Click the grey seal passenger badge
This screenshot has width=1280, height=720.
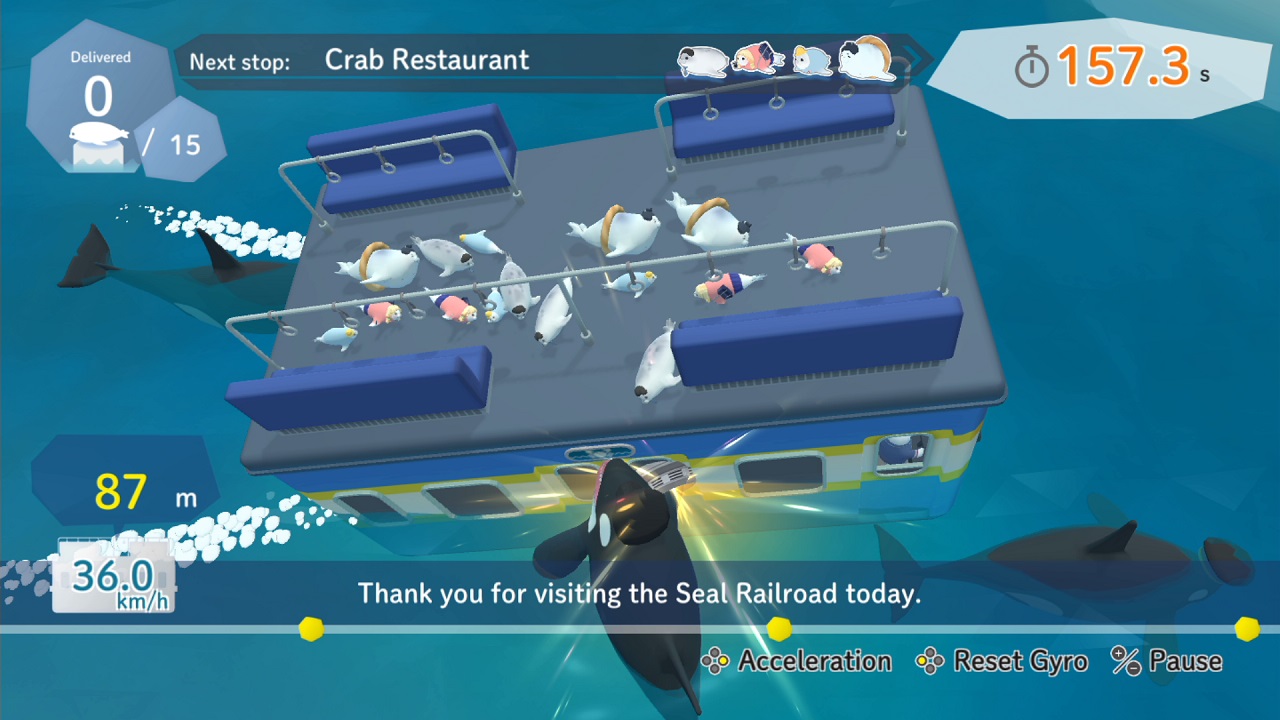point(701,61)
